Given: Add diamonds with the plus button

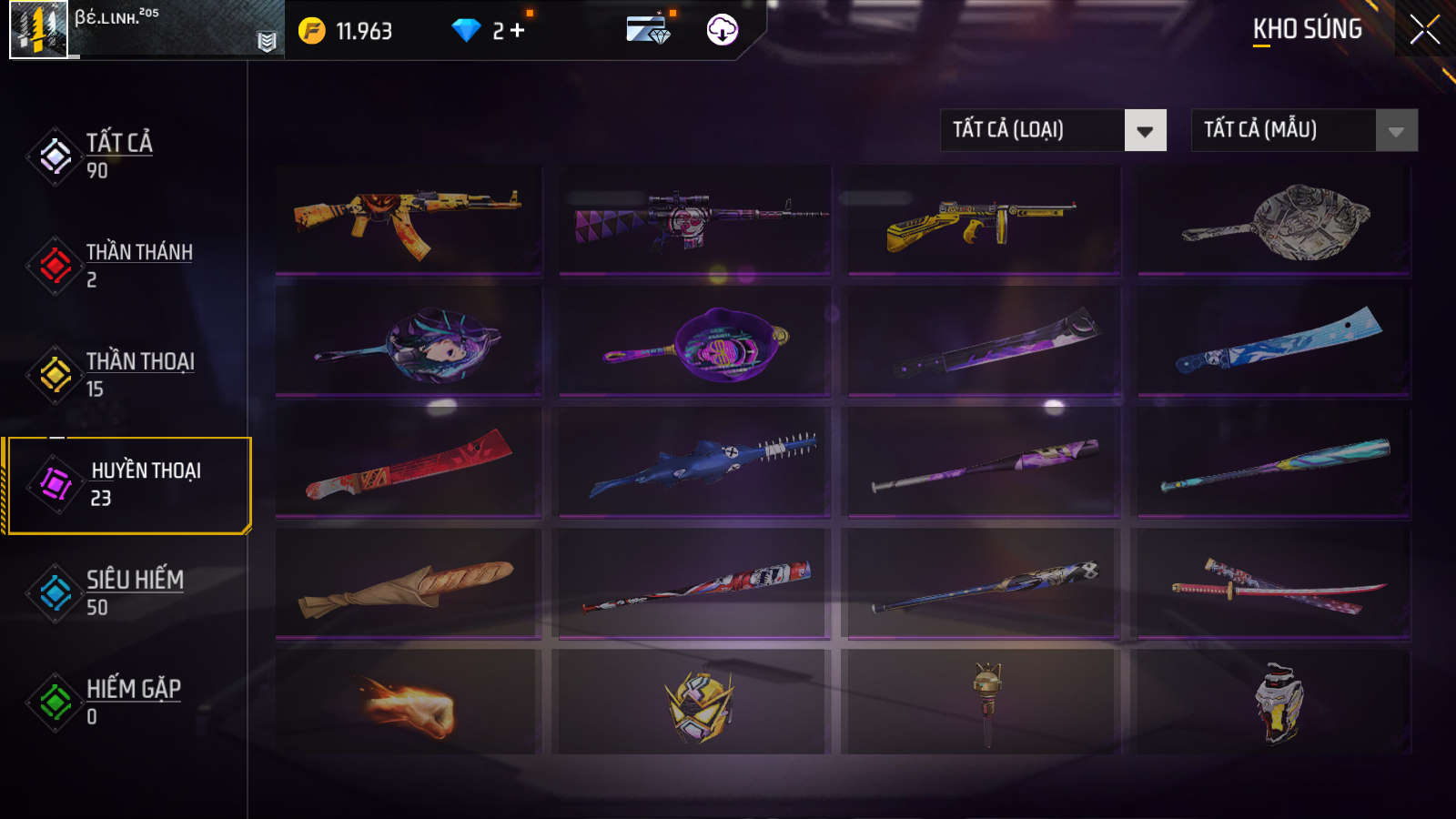Looking at the screenshot, I should coord(518,31).
